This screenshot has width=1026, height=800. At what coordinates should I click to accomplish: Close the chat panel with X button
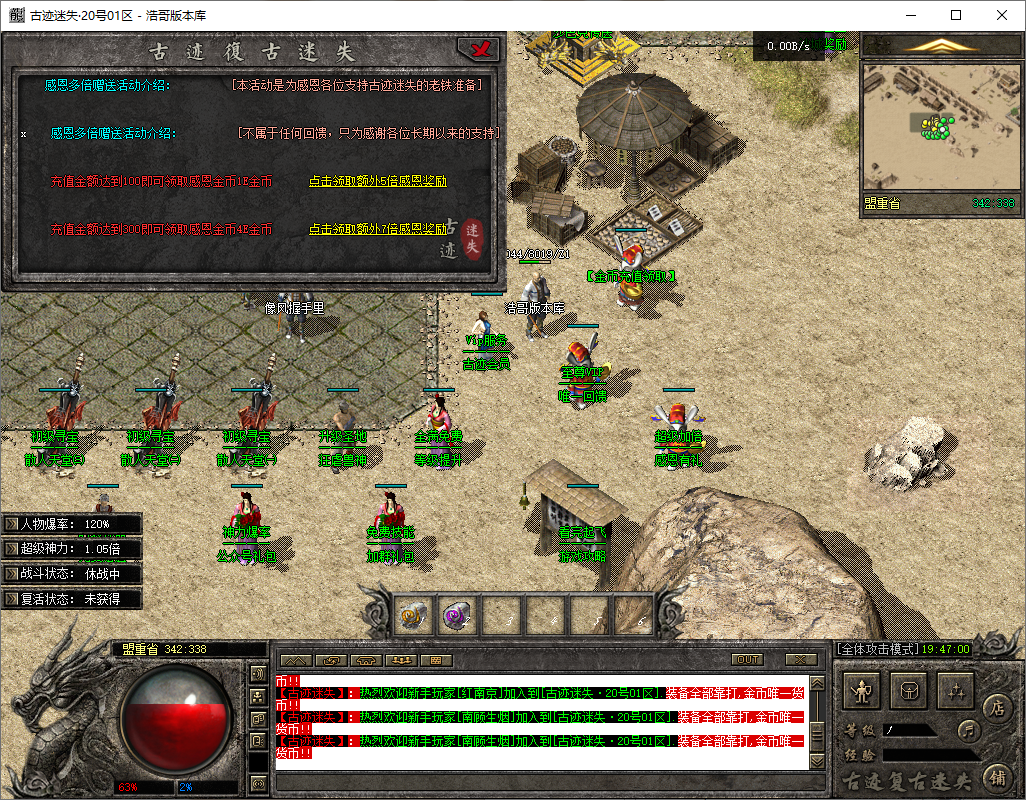pyautogui.click(x=801, y=660)
